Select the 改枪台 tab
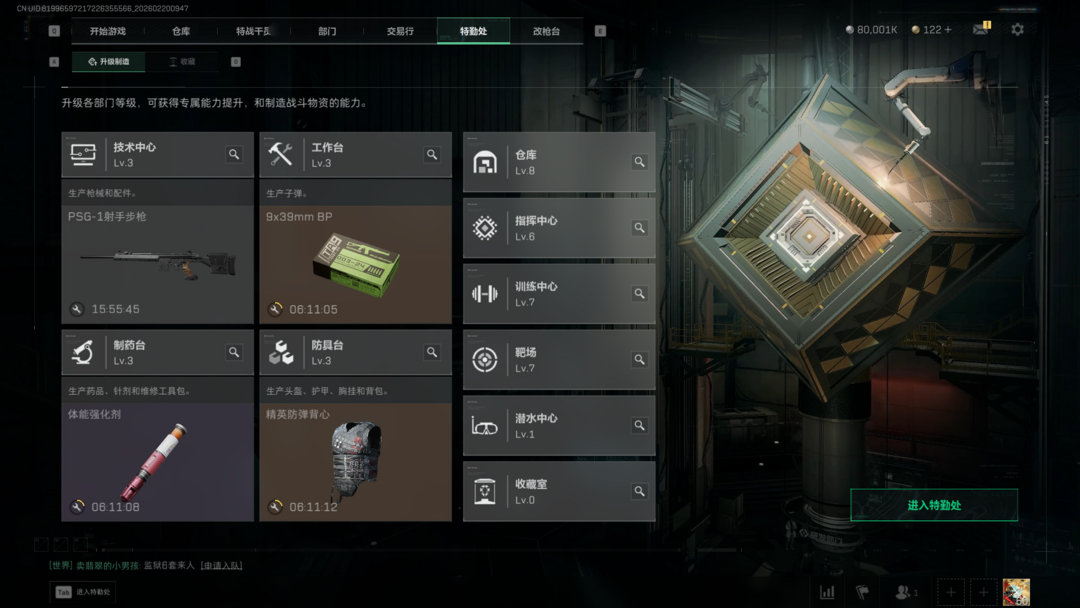 pos(546,31)
